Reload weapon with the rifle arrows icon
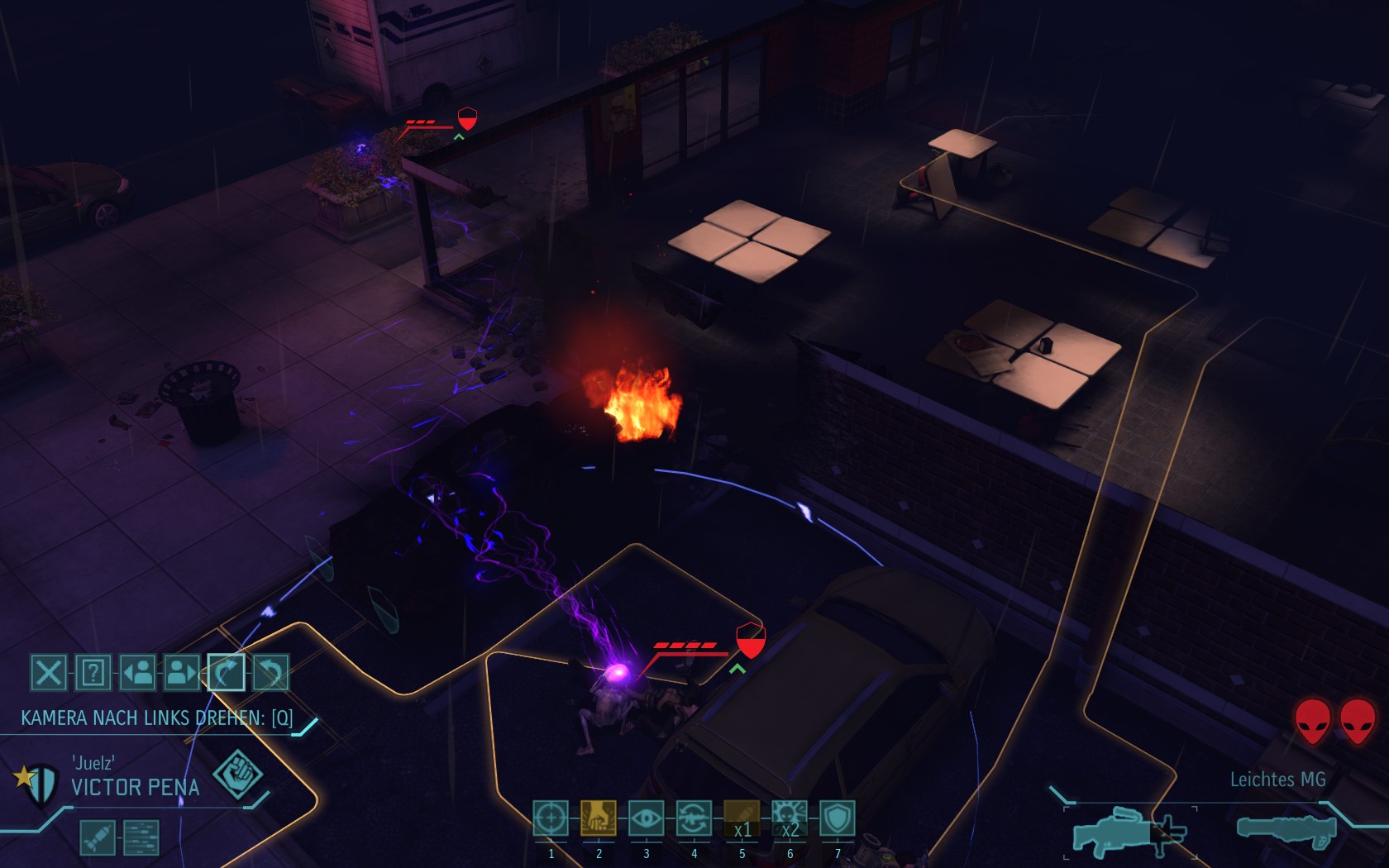 tap(694, 818)
